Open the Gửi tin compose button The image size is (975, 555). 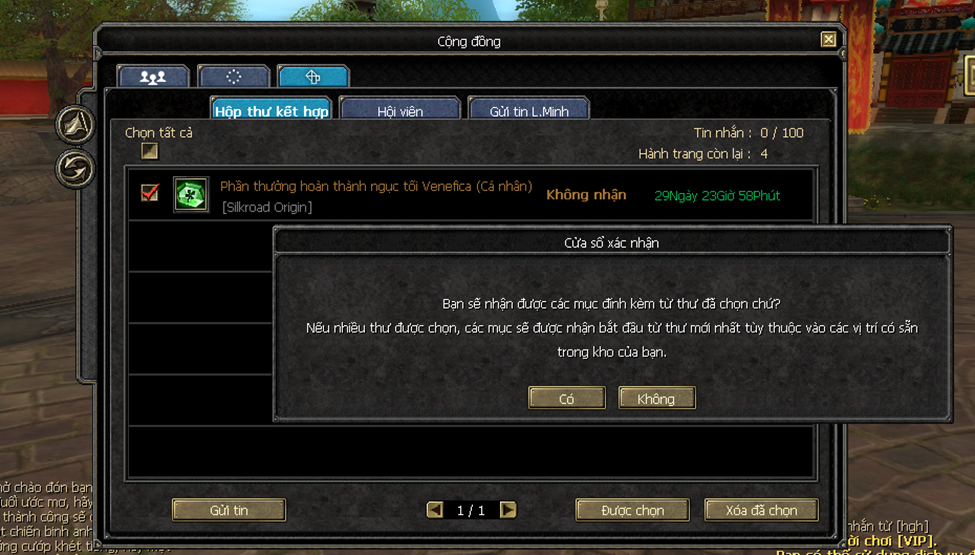pyautogui.click(x=229, y=510)
